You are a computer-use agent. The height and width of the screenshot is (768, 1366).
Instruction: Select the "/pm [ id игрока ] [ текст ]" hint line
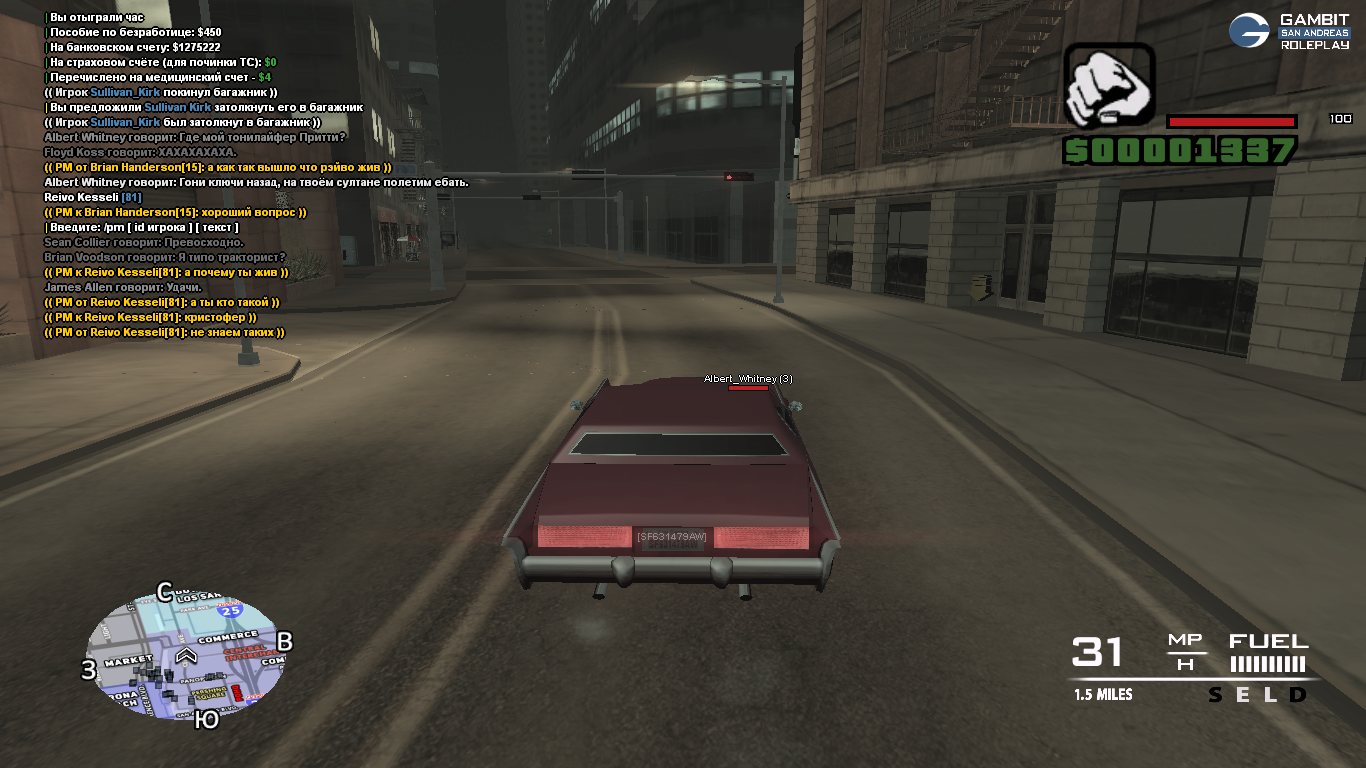(144, 228)
